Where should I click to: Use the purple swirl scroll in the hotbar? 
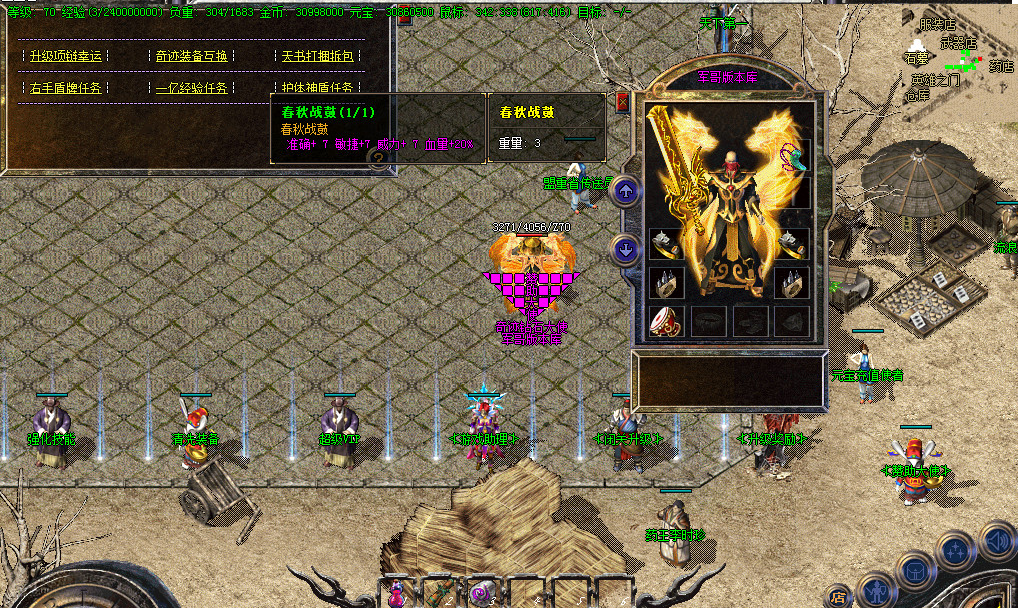tap(482, 593)
